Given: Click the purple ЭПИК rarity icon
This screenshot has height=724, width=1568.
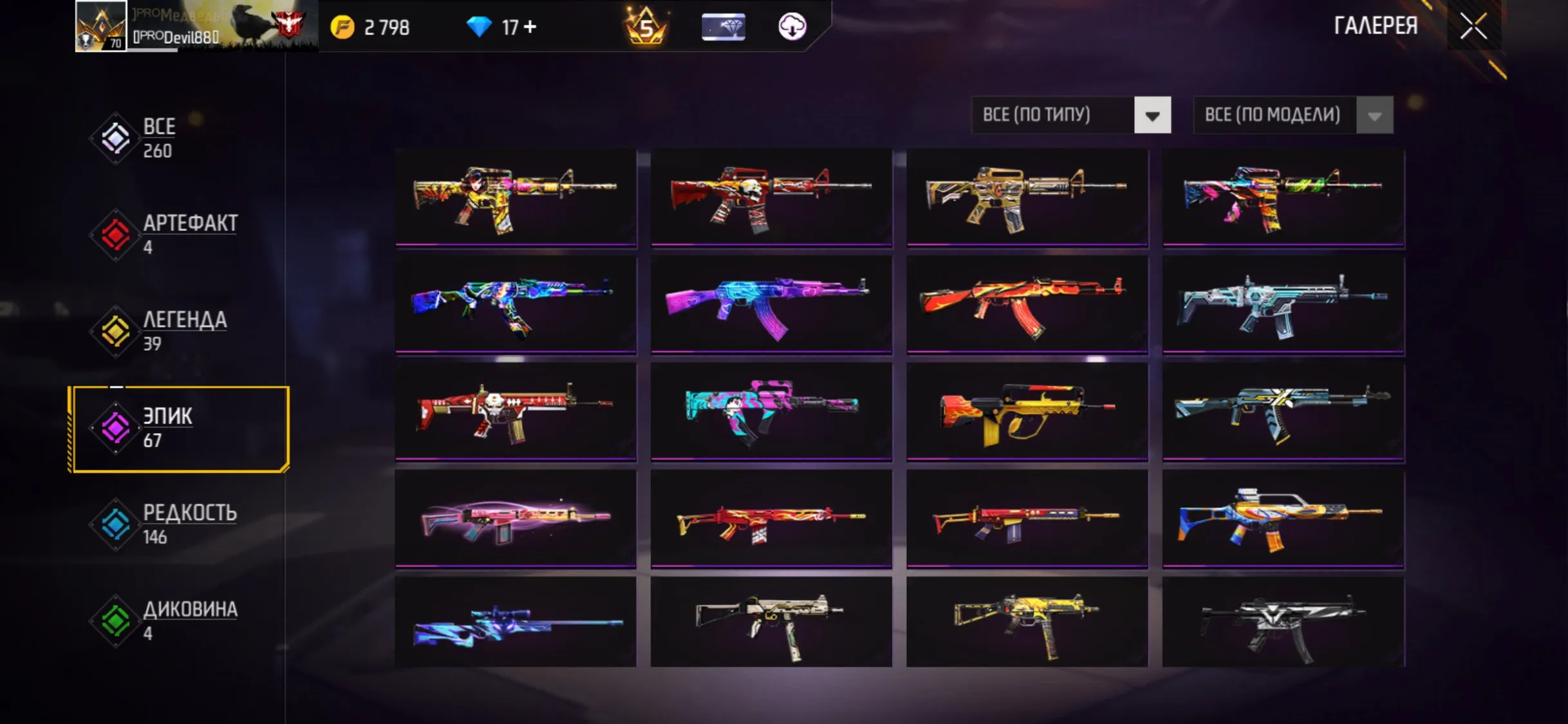Looking at the screenshot, I should pyautogui.click(x=116, y=427).
